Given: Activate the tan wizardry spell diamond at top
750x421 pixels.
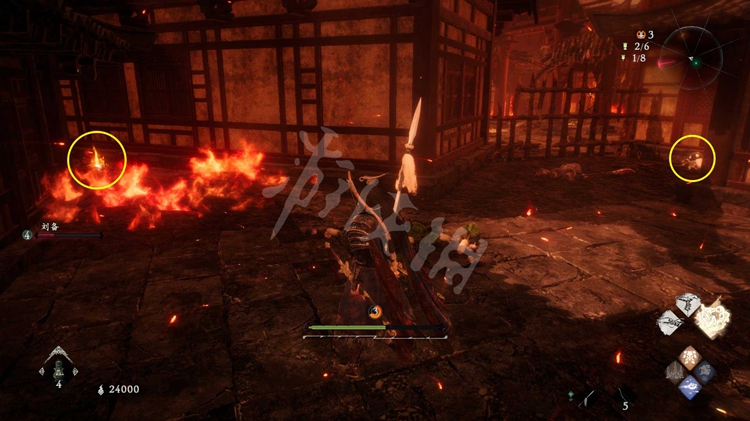Looking at the screenshot, I should (x=689, y=355).
